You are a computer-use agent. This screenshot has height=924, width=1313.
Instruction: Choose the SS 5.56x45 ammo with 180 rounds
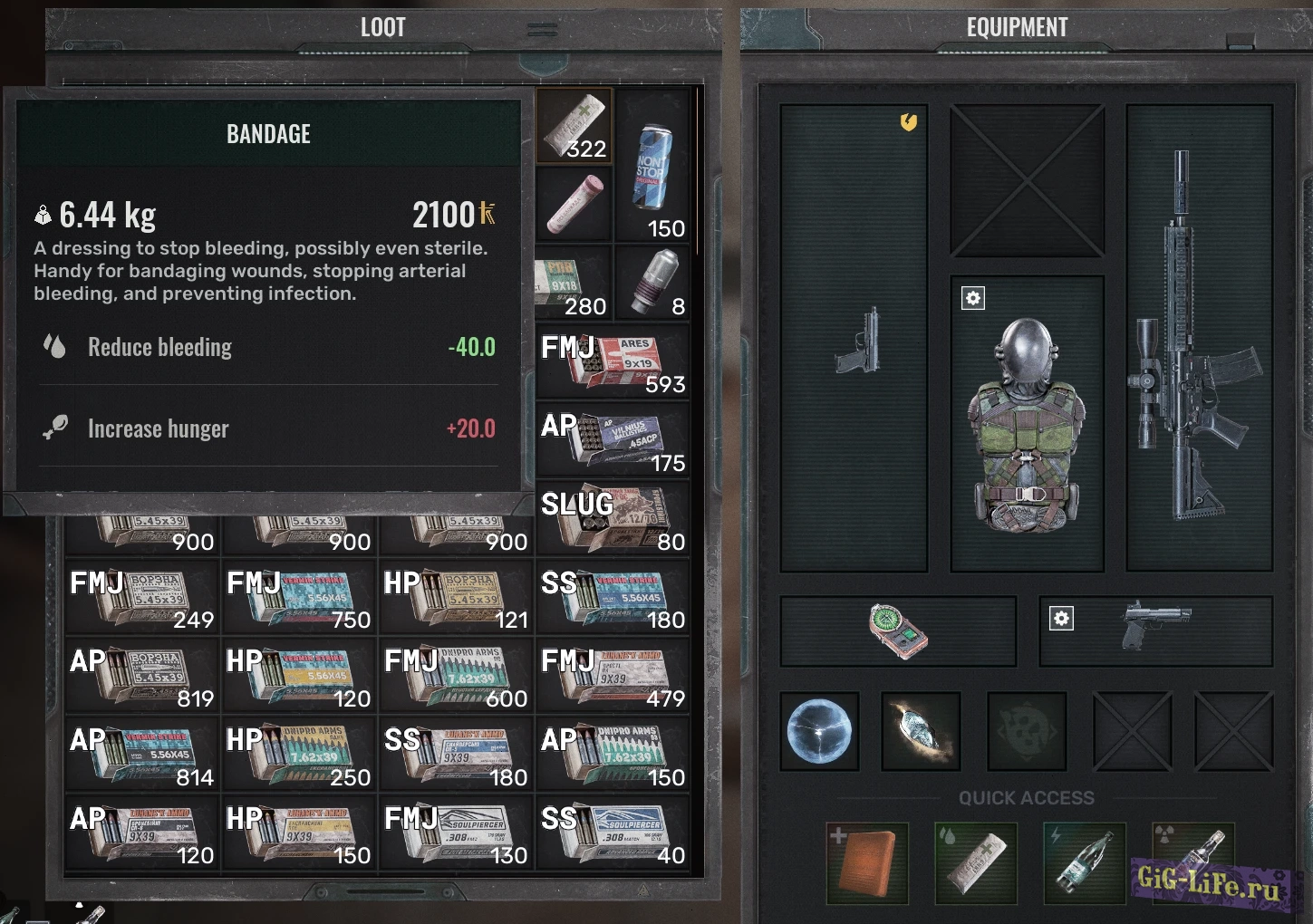point(613,597)
